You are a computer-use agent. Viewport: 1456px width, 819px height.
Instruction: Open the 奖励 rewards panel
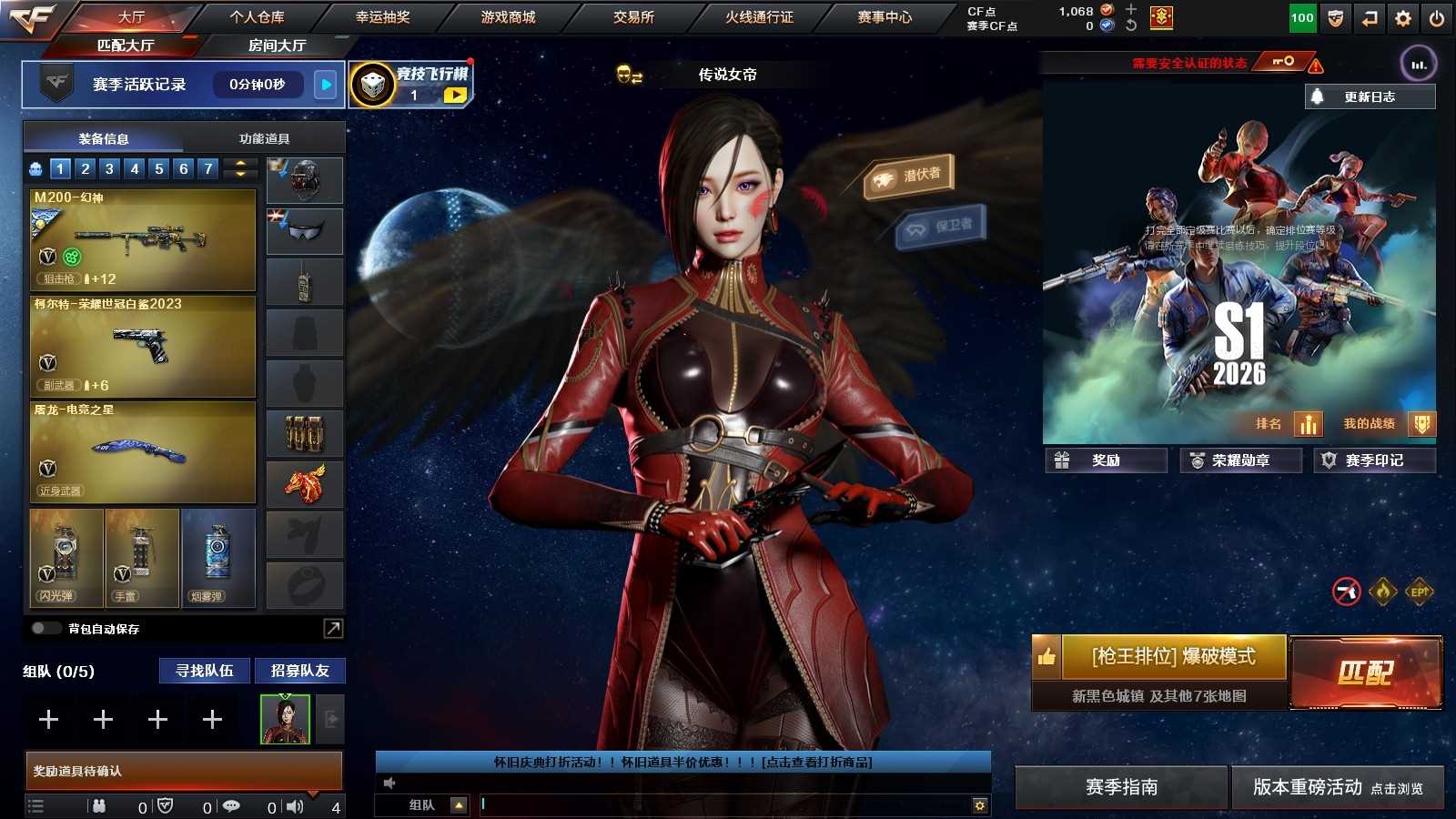(x=1106, y=460)
